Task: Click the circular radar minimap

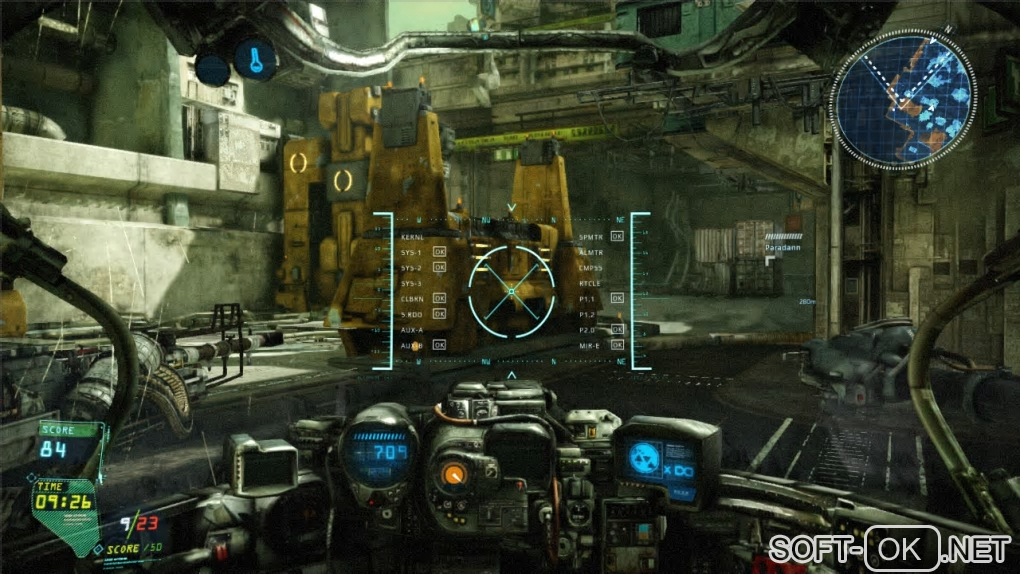Action: pyautogui.click(x=902, y=97)
